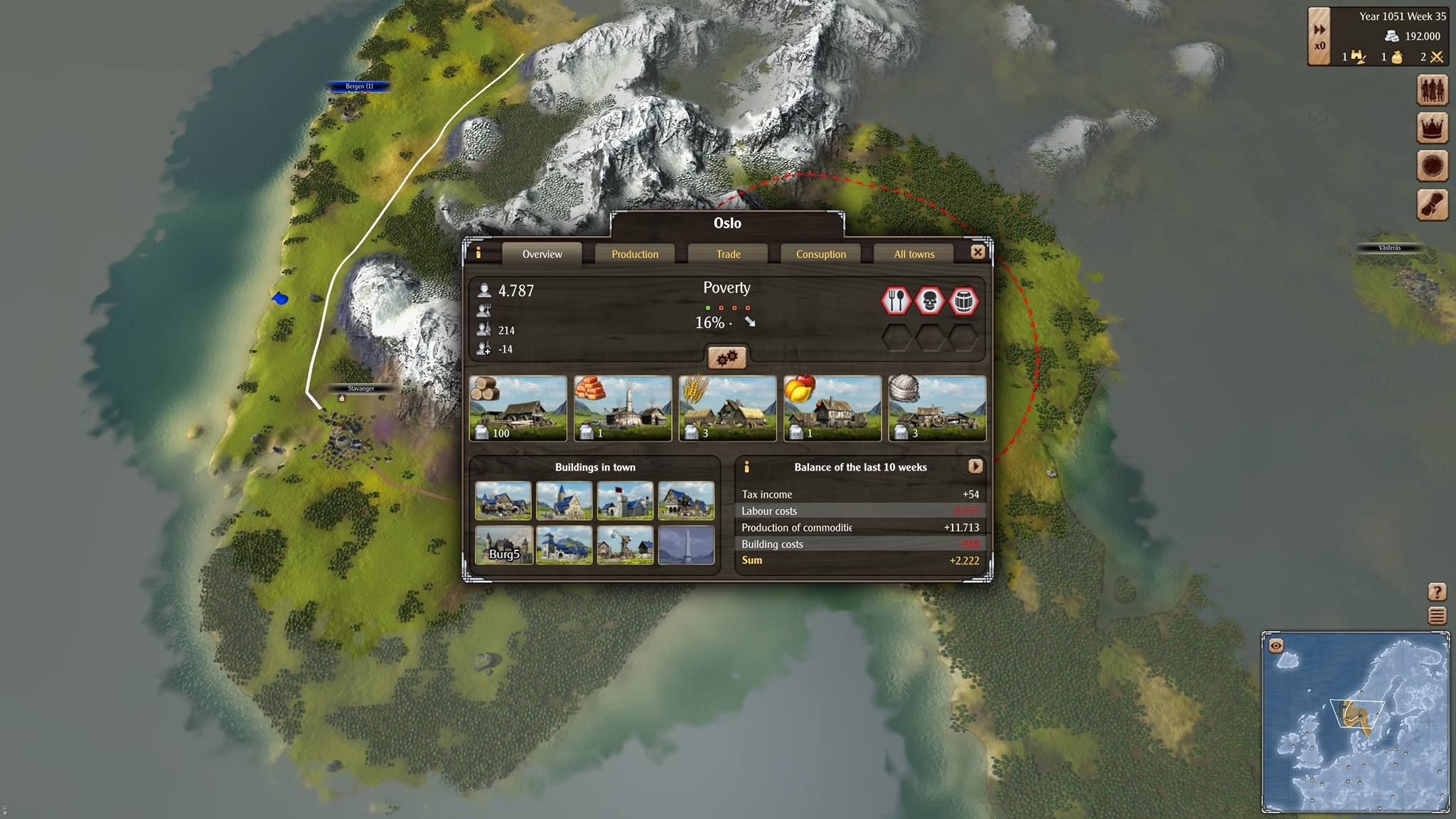Close the Oslo town window
This screenshot has height=819, width=1456.
978,252
